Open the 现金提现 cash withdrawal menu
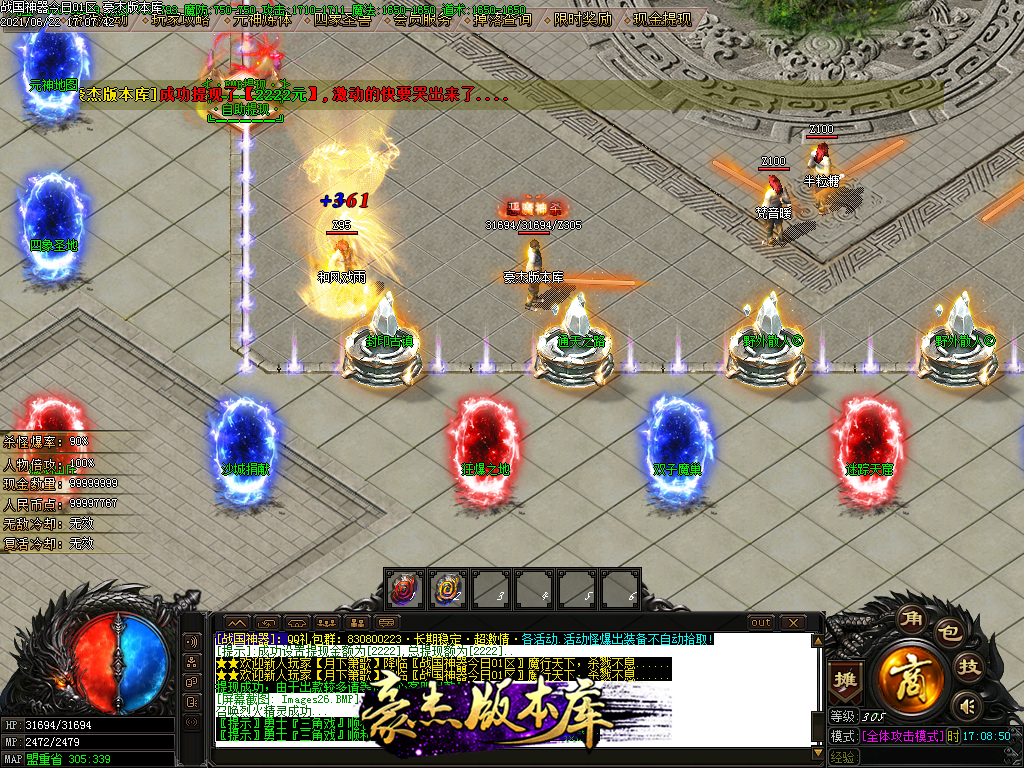Screen dimensions: 1024x768 [x=662, y=19]
